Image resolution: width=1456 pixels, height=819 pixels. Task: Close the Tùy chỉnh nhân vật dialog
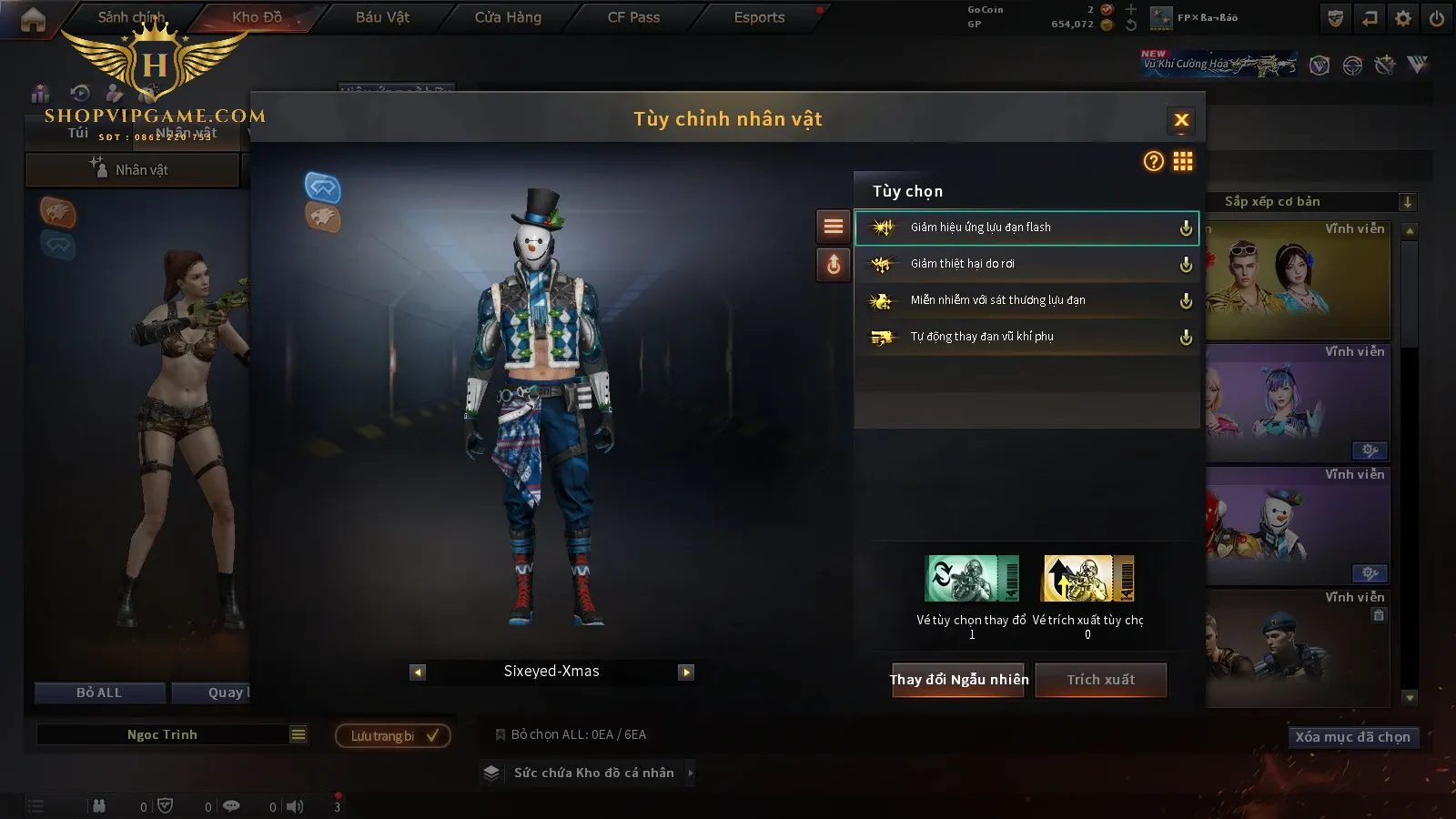[x=1181, y=120]
